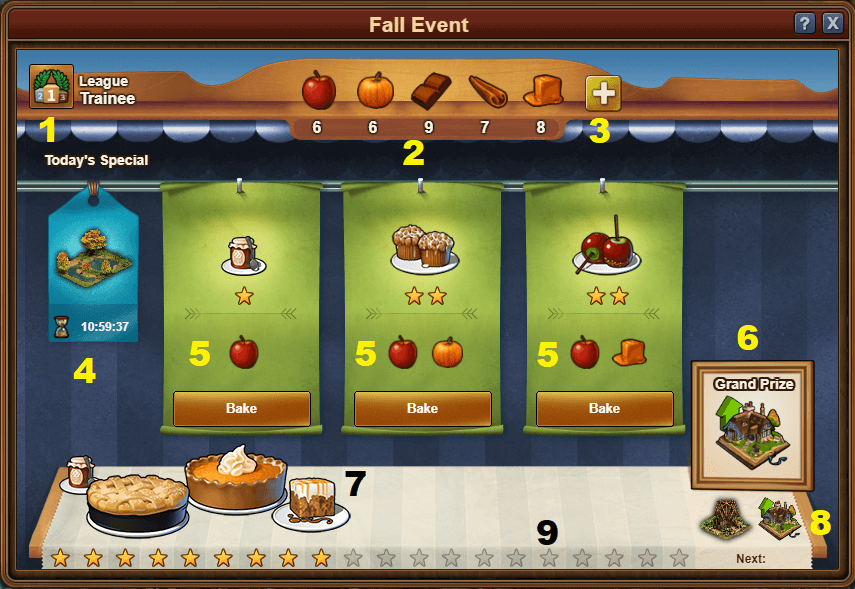Bake the one-star jam jar recipe
The image size is (855, 589).
coord(242,408)
